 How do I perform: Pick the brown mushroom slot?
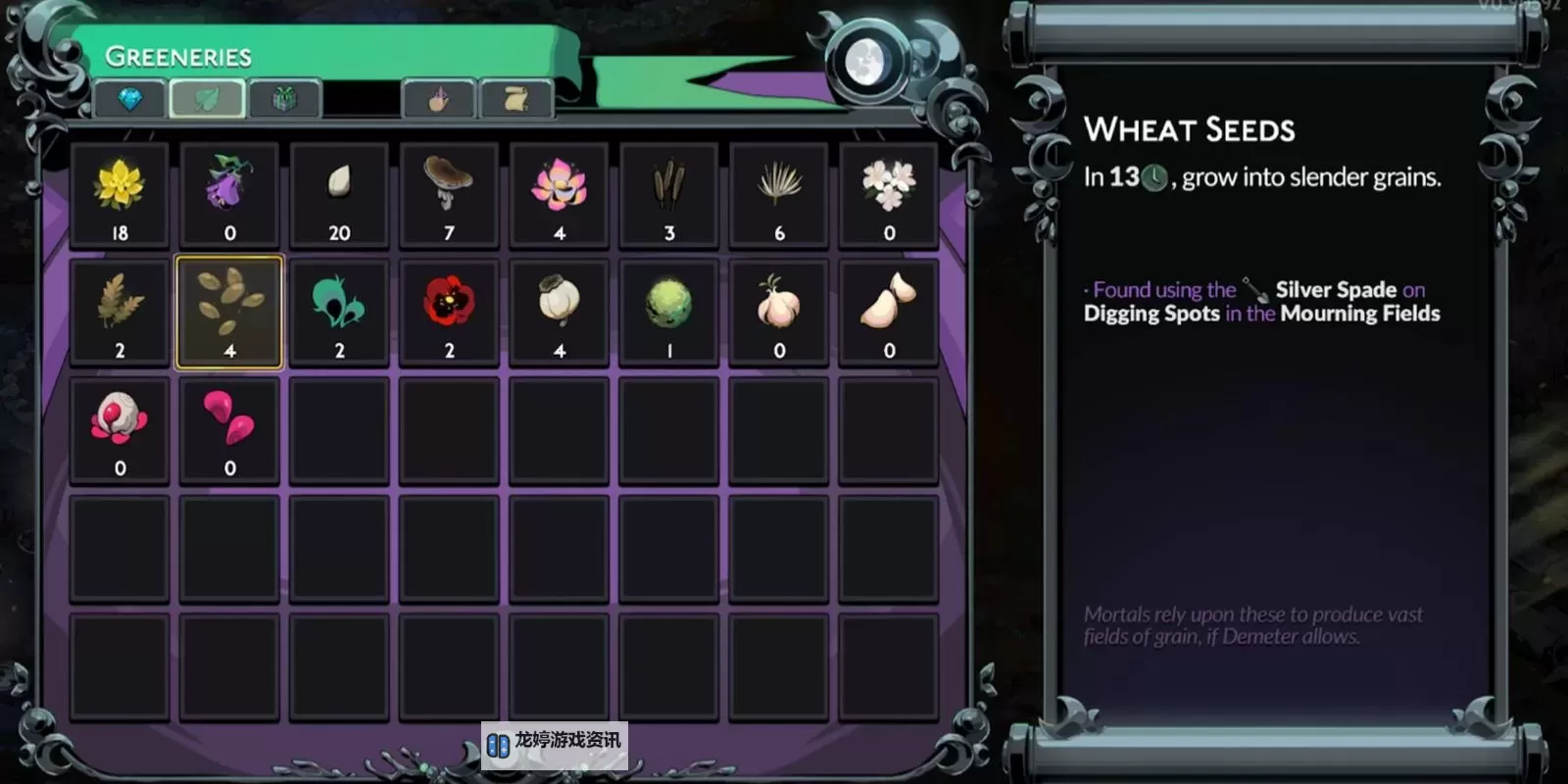click(x=449, y=195)
